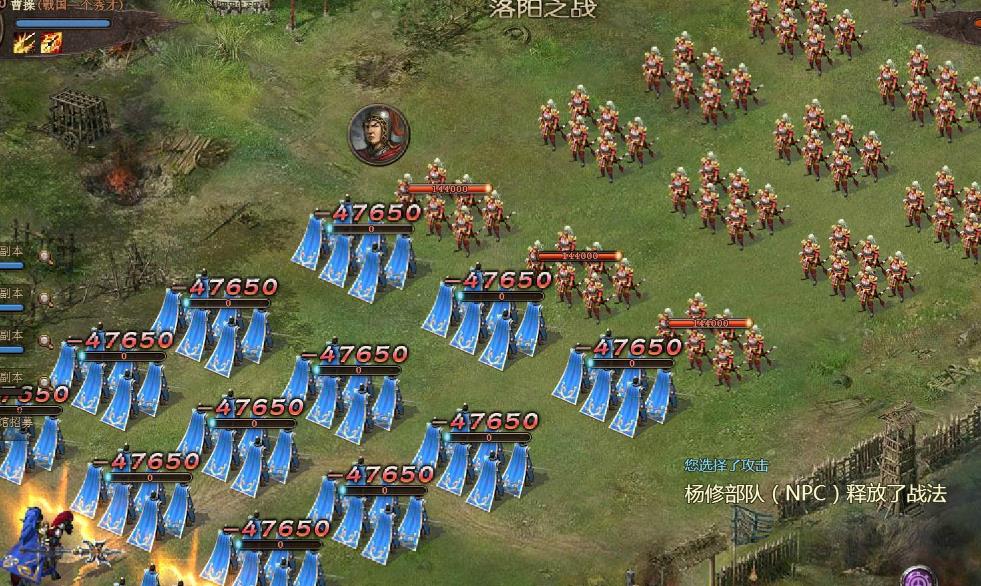981x586 pixels.
Task: Activate the red-background fire burst skill icon
Action: click(x=51, y=42)
